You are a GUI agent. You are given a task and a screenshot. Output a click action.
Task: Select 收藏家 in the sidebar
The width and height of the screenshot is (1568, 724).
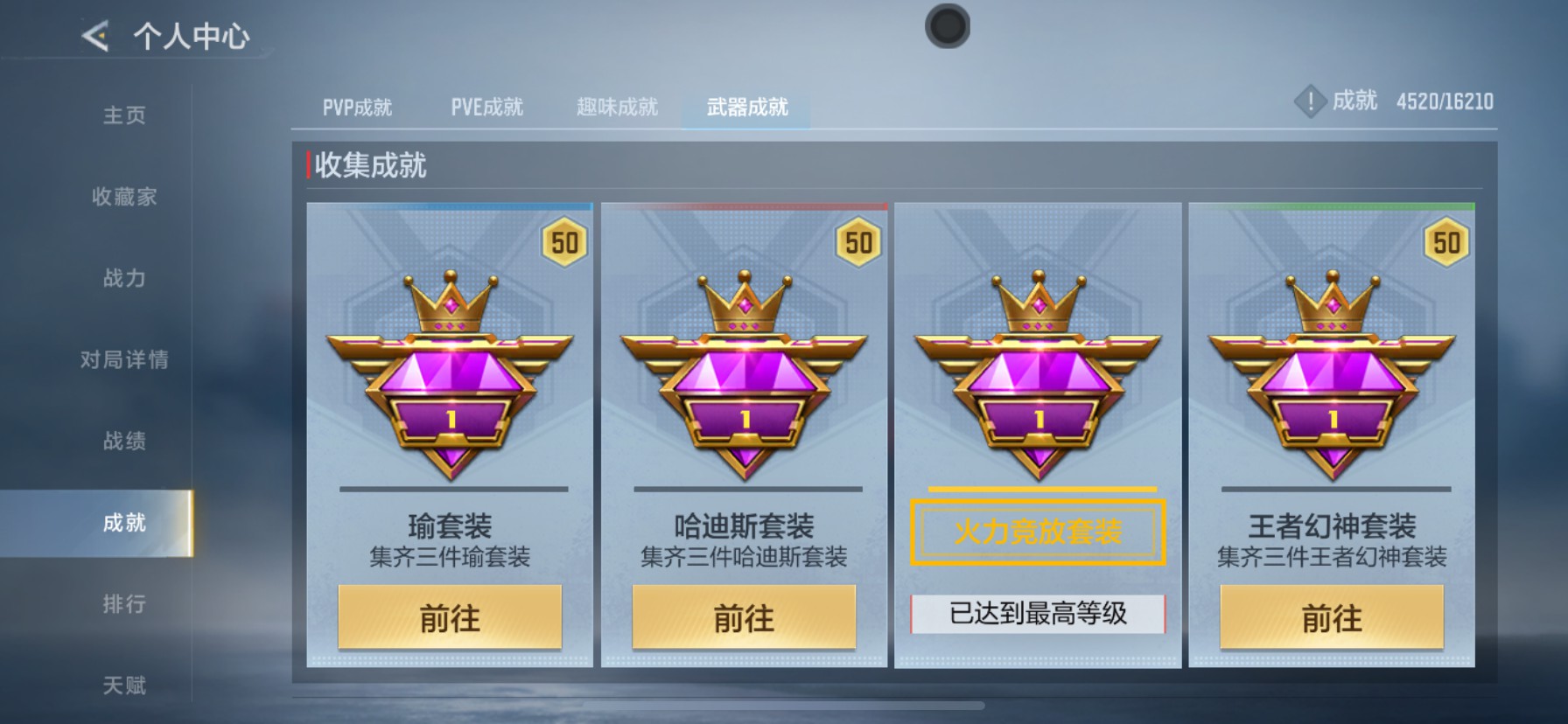coord(123,198)
